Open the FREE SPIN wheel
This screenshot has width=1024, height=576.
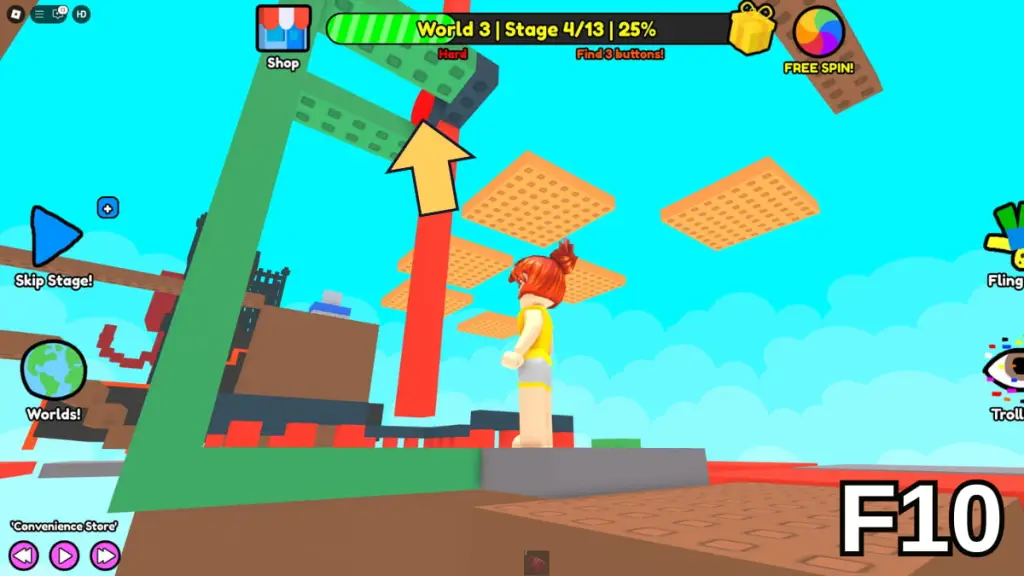pos(818,32)
